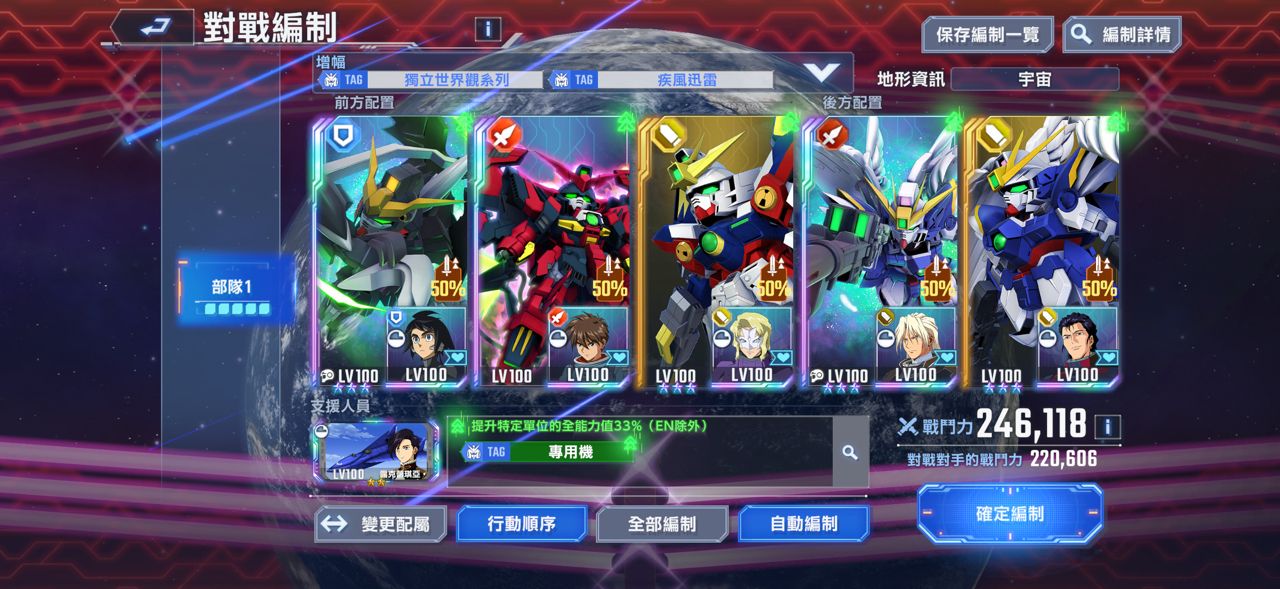Run 自動編制 auto formation
The width and height of the screenshot is (1280, 589).
tap(803, 523)
